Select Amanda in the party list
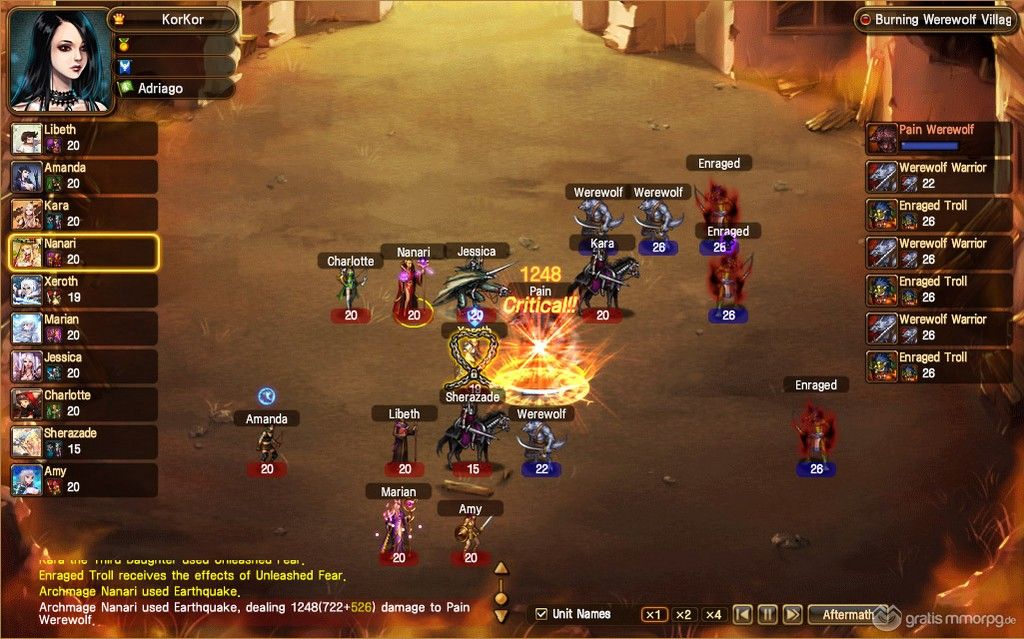Image resolution: width=1024 pixels, height=639 pixels. (83, 176)
